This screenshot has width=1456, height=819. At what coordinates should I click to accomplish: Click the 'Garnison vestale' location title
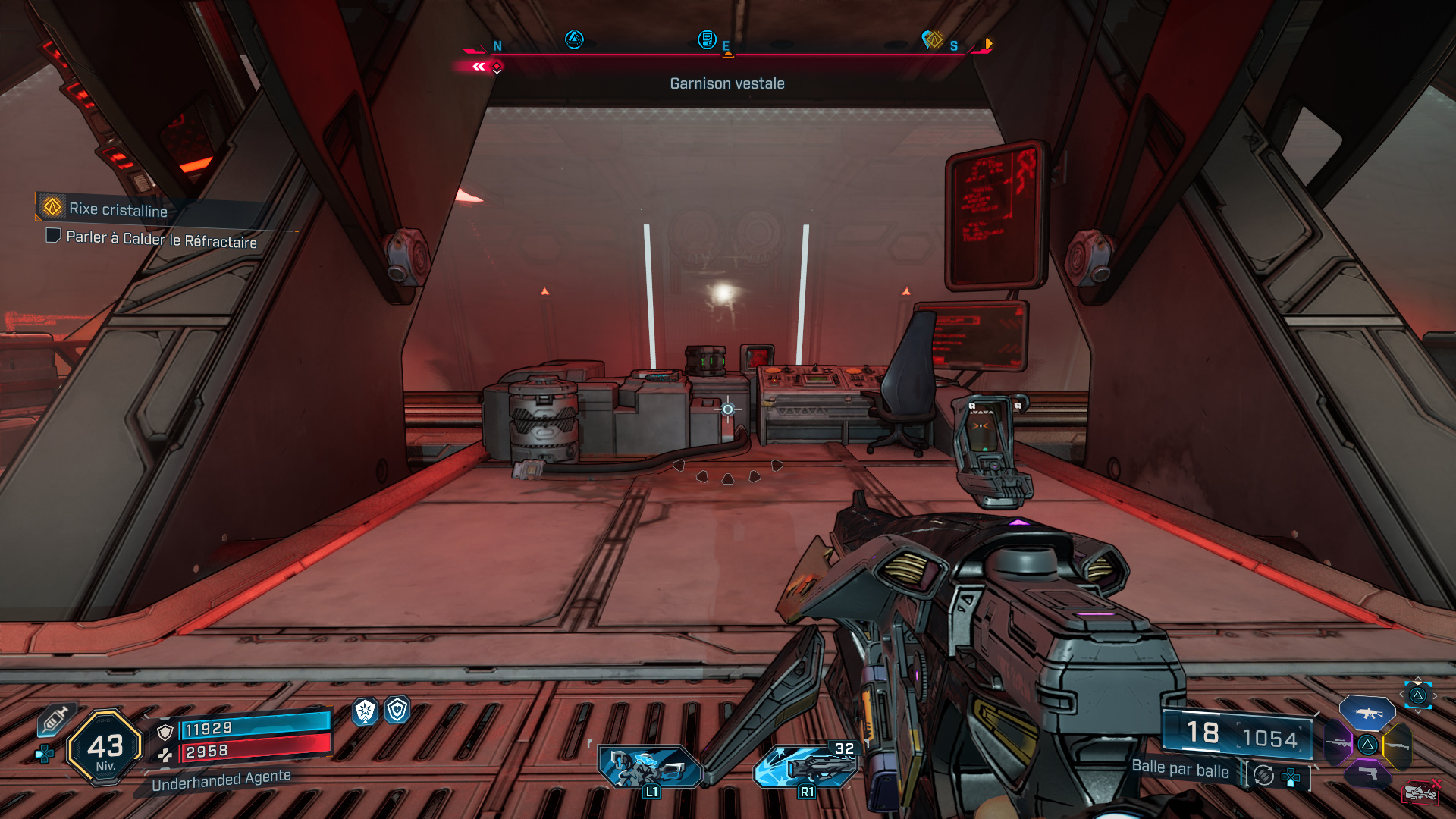726,83
